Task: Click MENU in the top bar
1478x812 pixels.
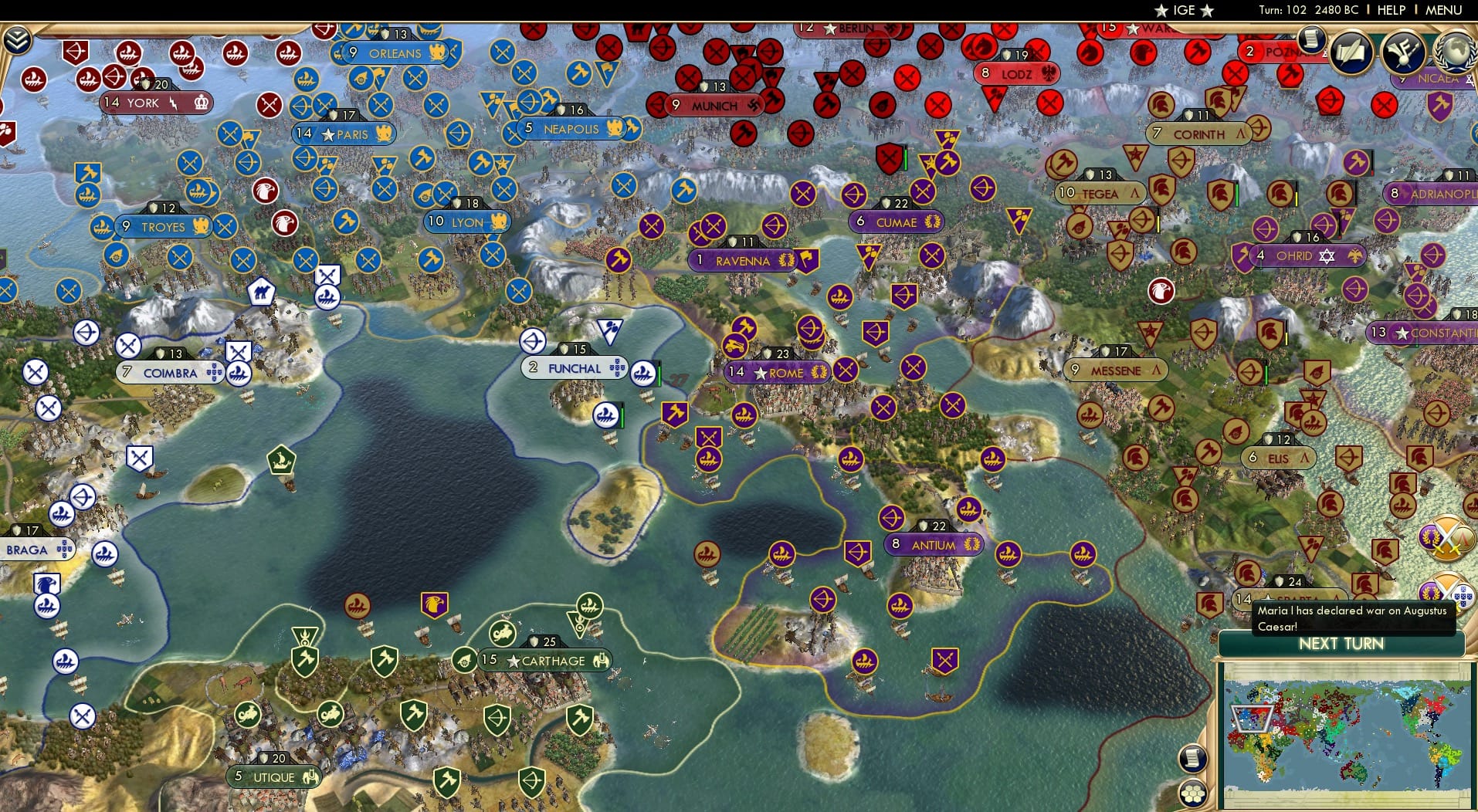Action: pos(1443,10)
